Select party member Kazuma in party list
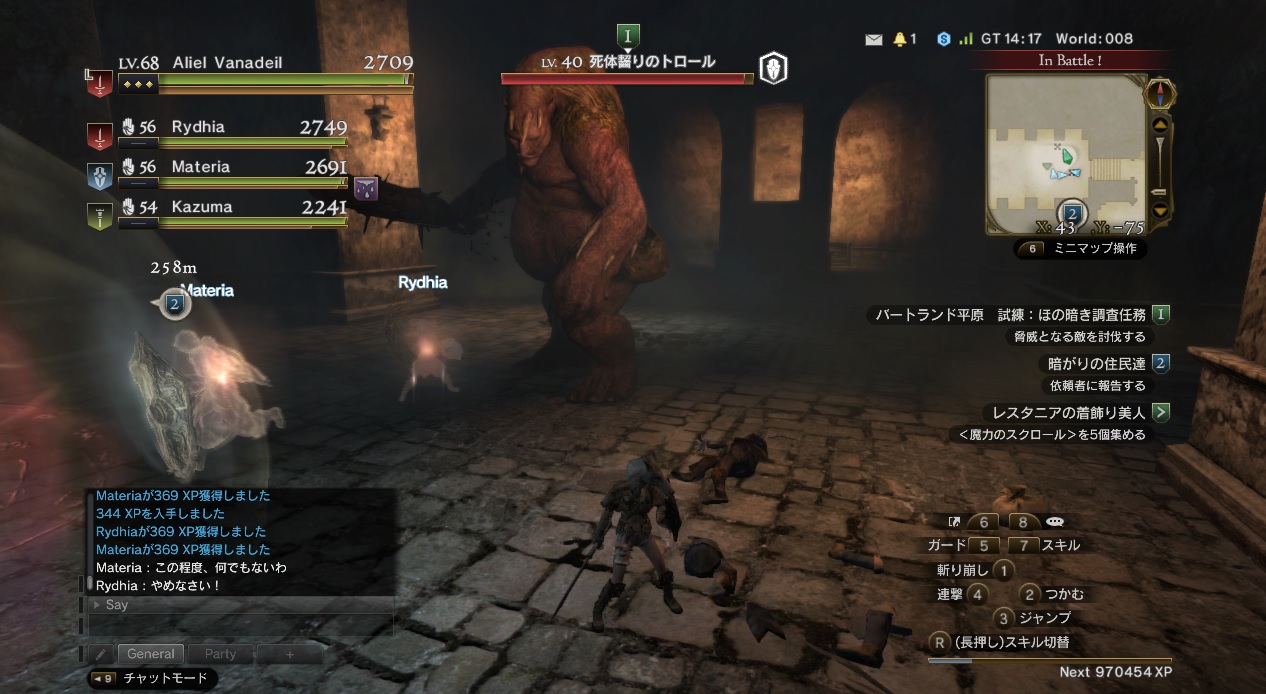Screen dimensions: 1266x694 coord(201,207)
